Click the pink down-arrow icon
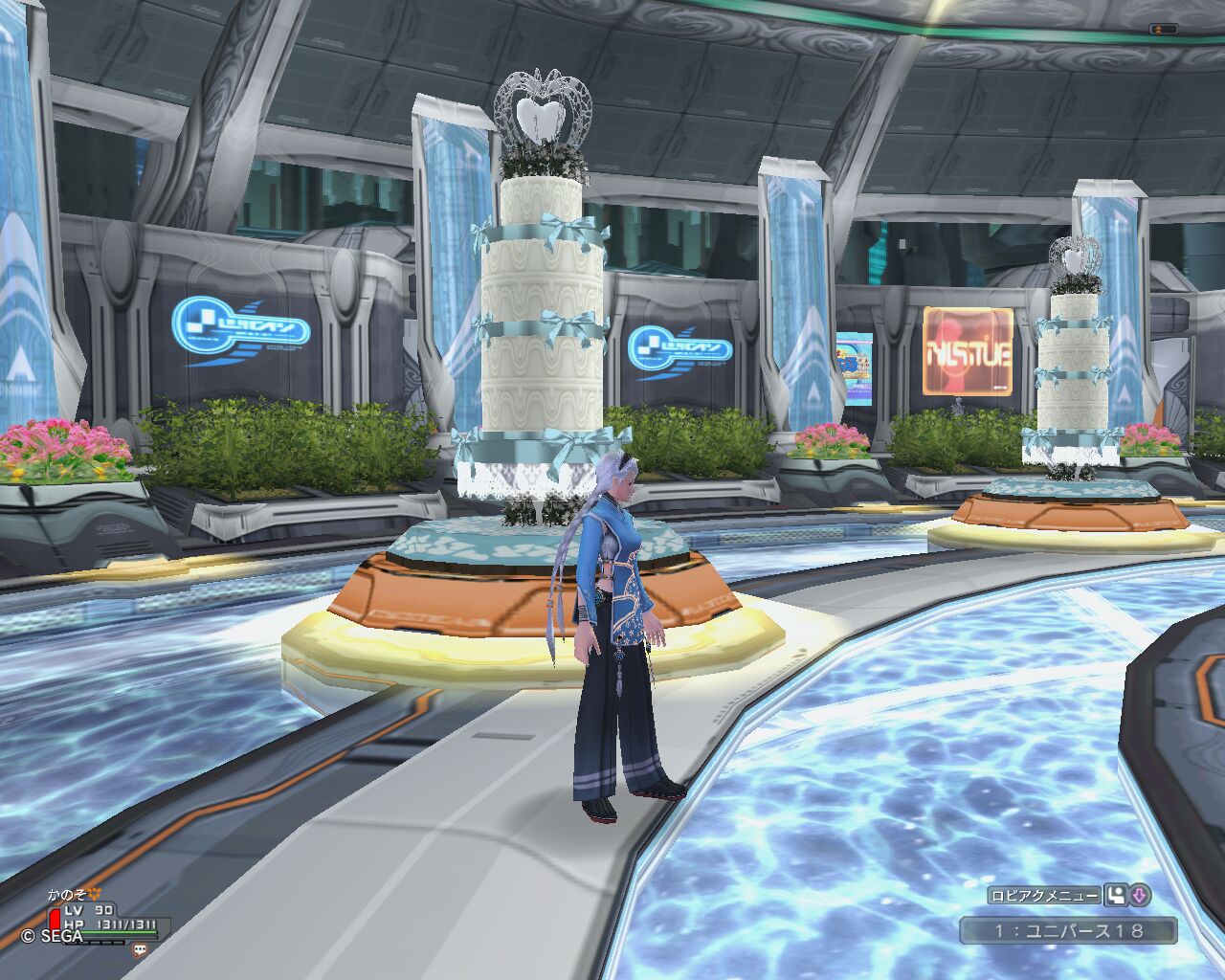Viewport: 1225px width, 980px height. click(1139, 896)
